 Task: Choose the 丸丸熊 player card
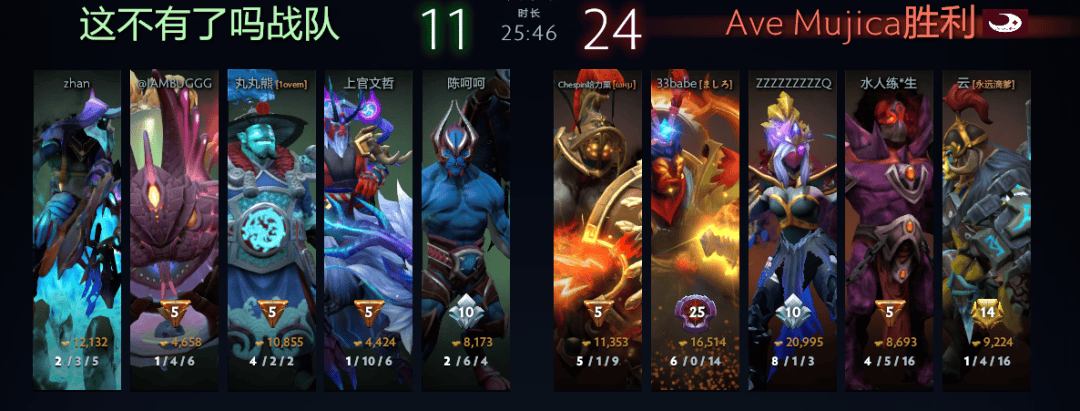271,230
